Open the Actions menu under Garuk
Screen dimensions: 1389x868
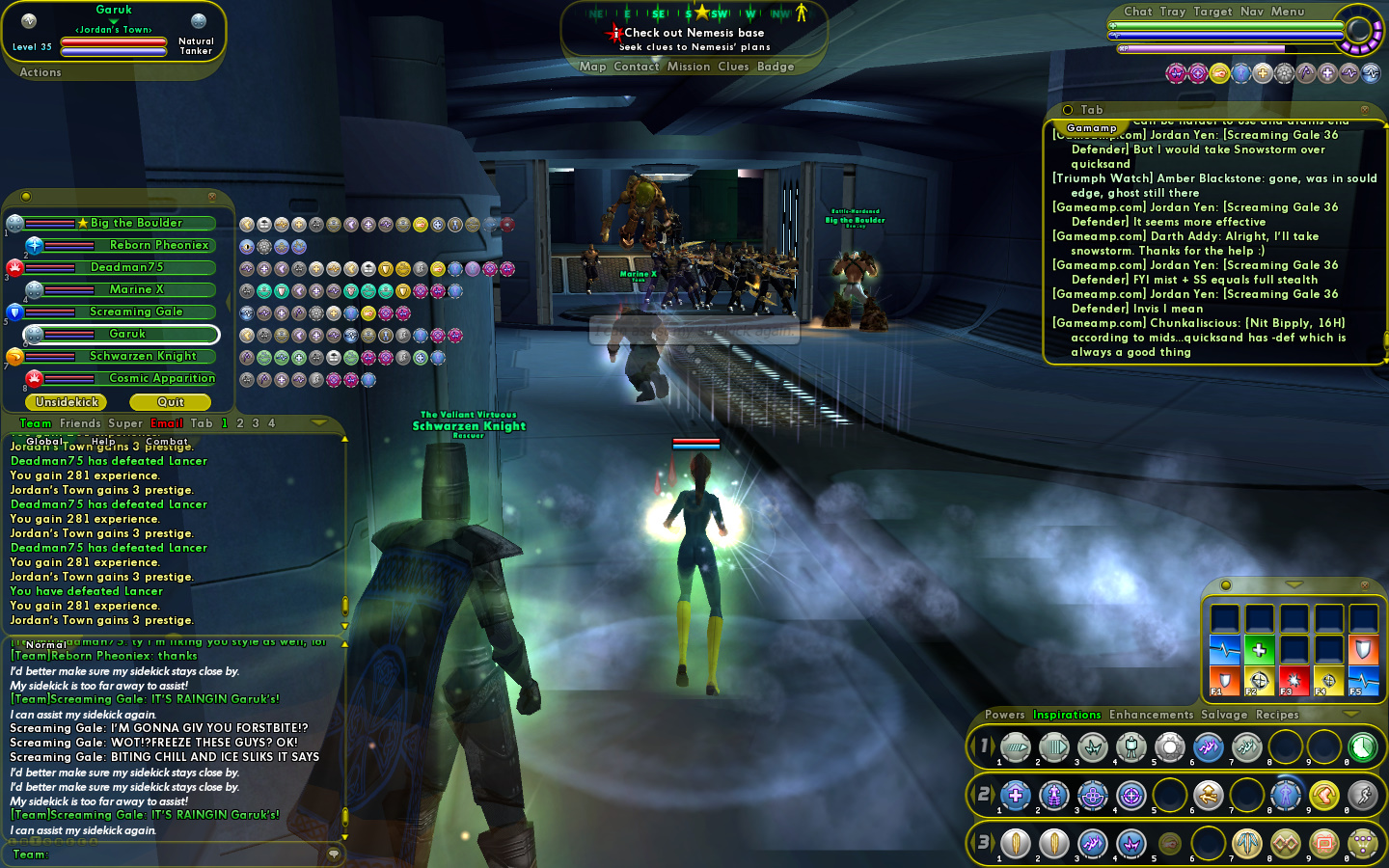coord(41,72)
